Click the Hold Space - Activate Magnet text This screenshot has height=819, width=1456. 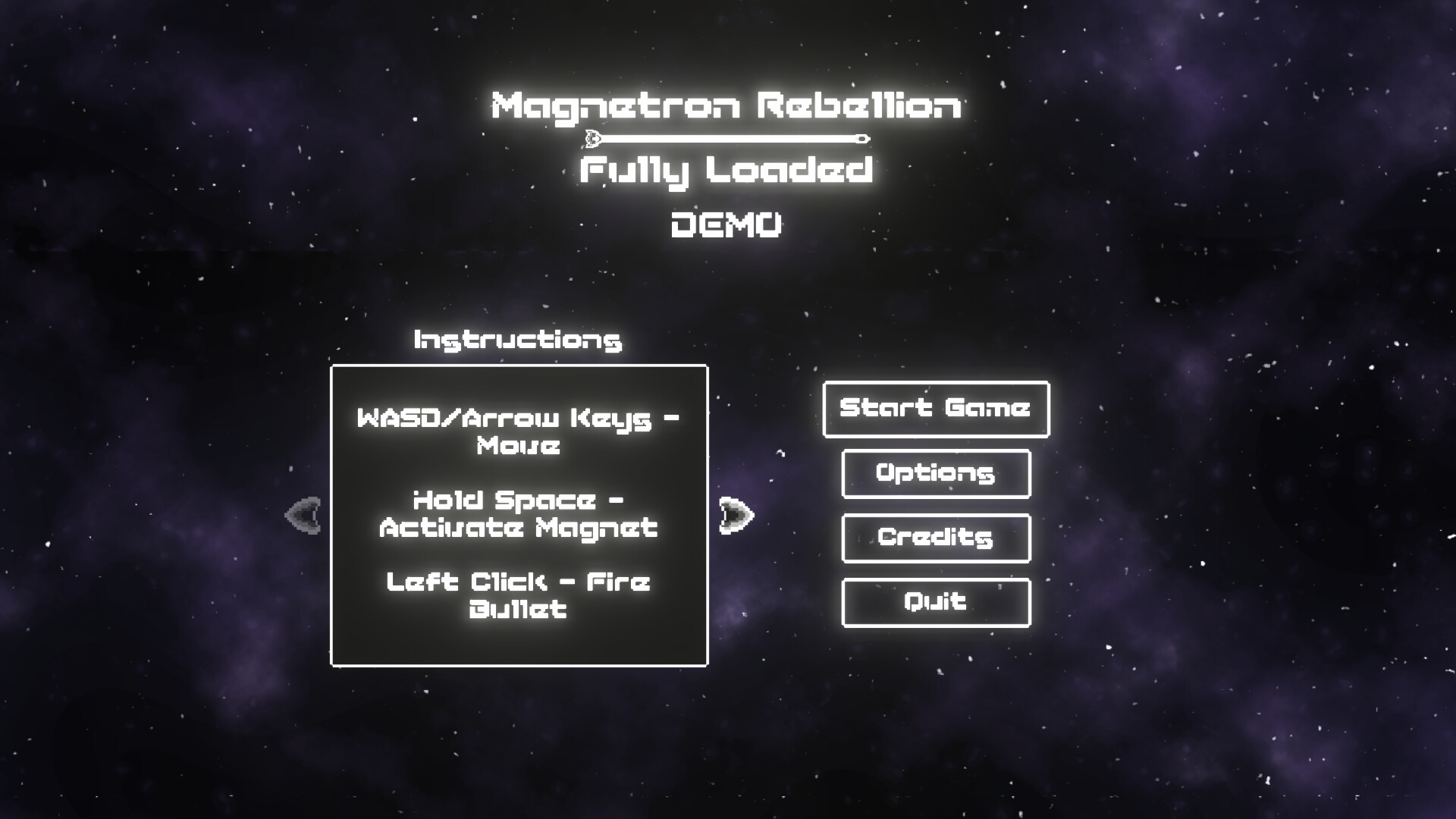(518, 514)
